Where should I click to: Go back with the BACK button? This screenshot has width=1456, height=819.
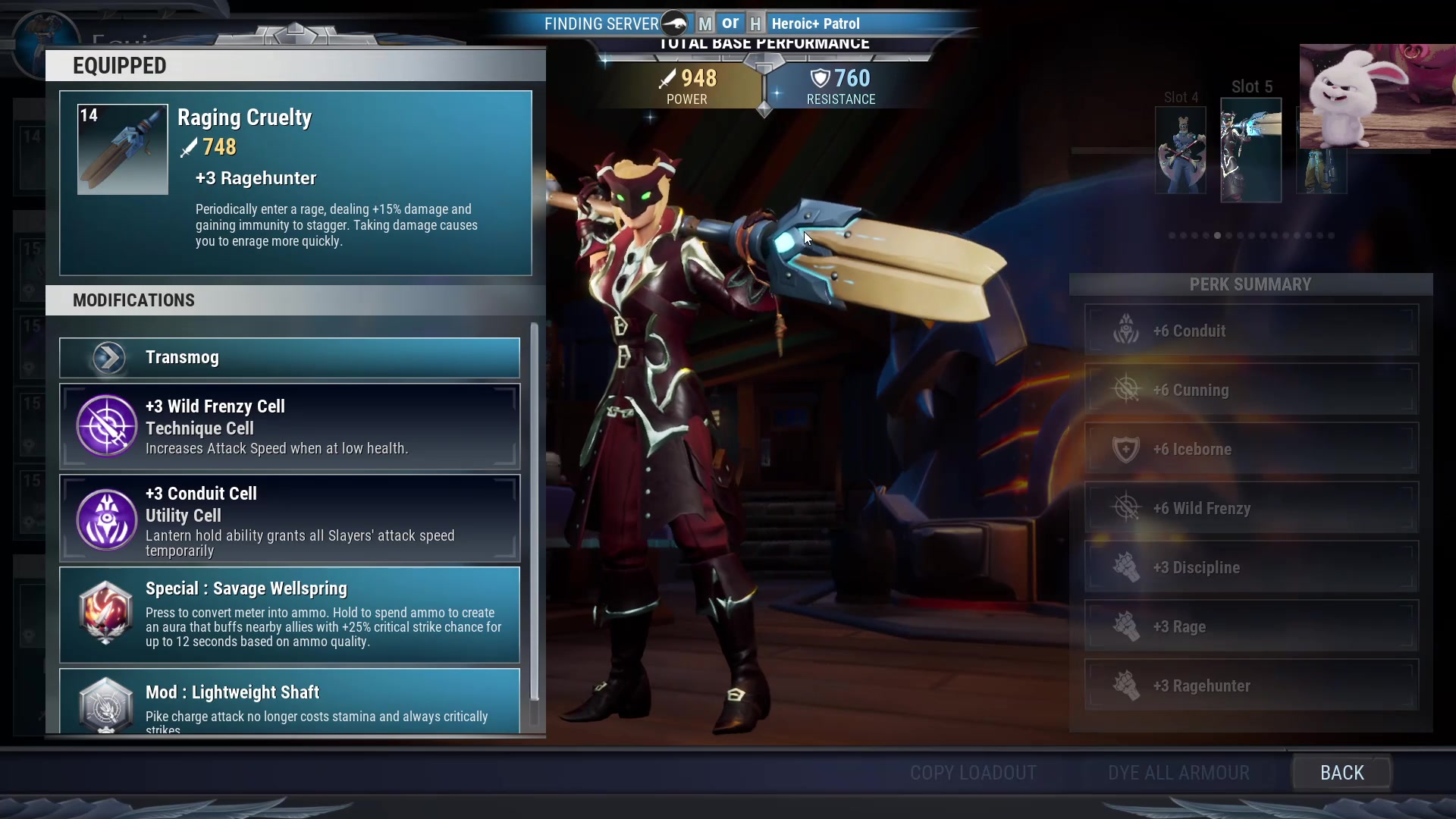point(1341,773)
